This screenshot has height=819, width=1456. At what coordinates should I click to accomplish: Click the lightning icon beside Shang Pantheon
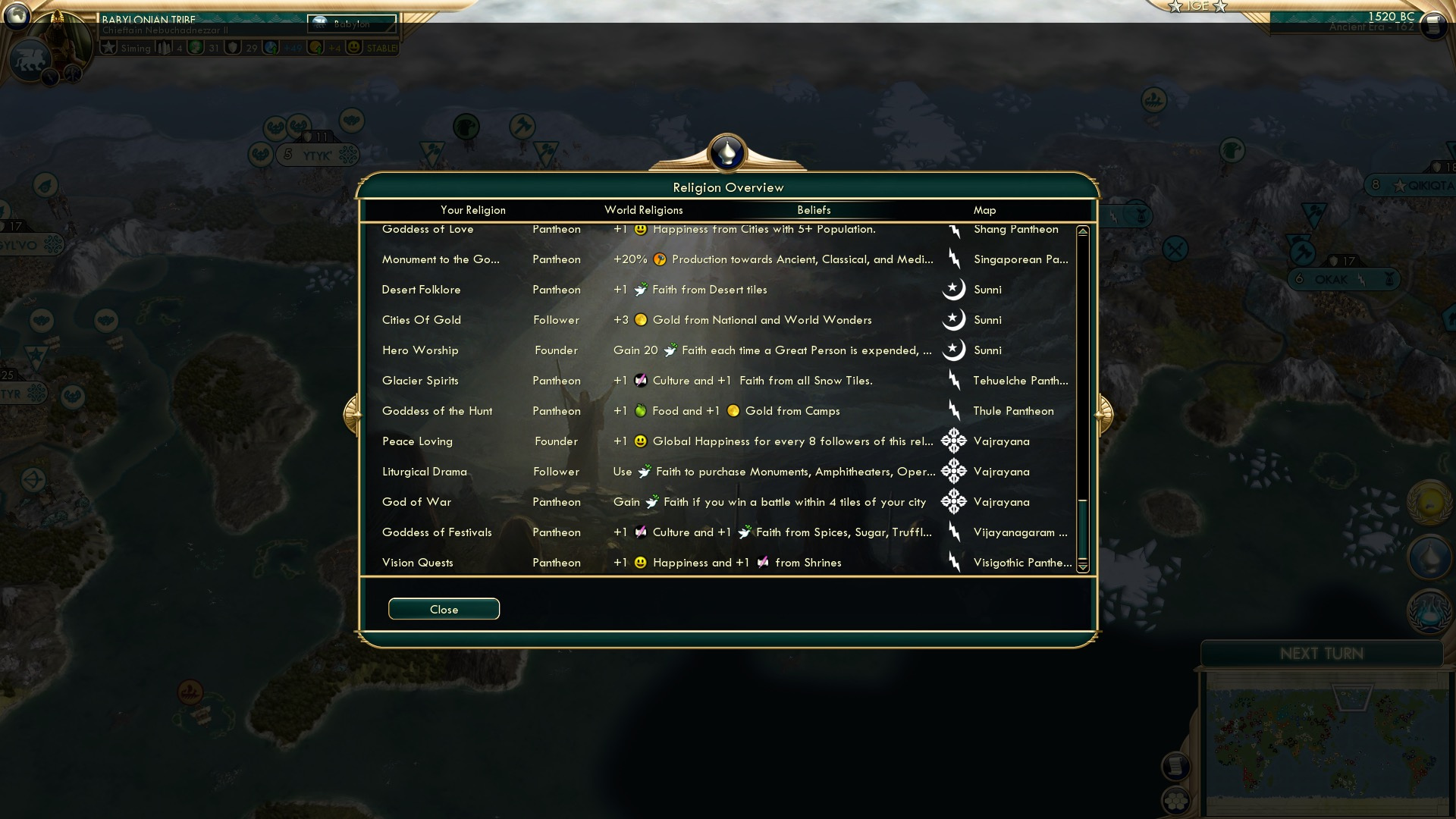(x=953, y=229)
